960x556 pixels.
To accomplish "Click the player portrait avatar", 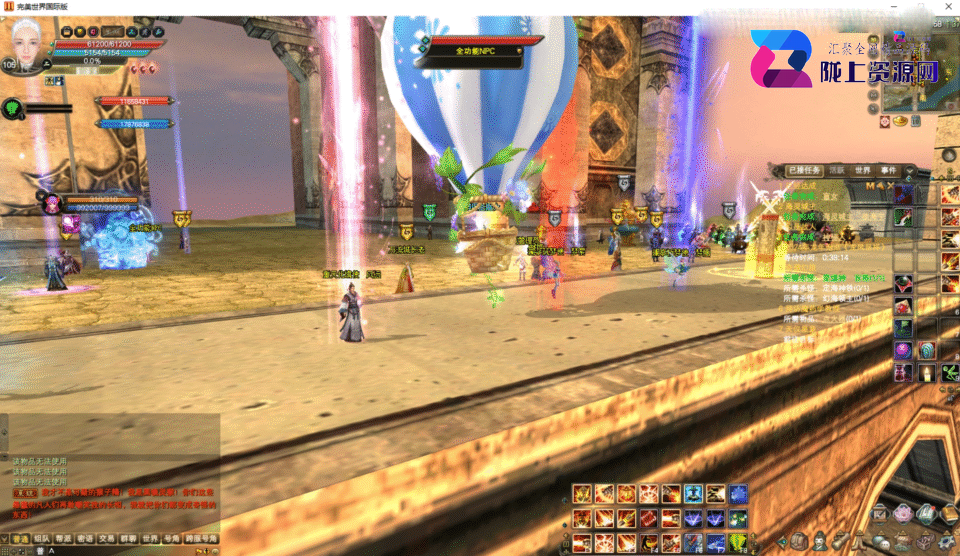I will pos(30,45).
